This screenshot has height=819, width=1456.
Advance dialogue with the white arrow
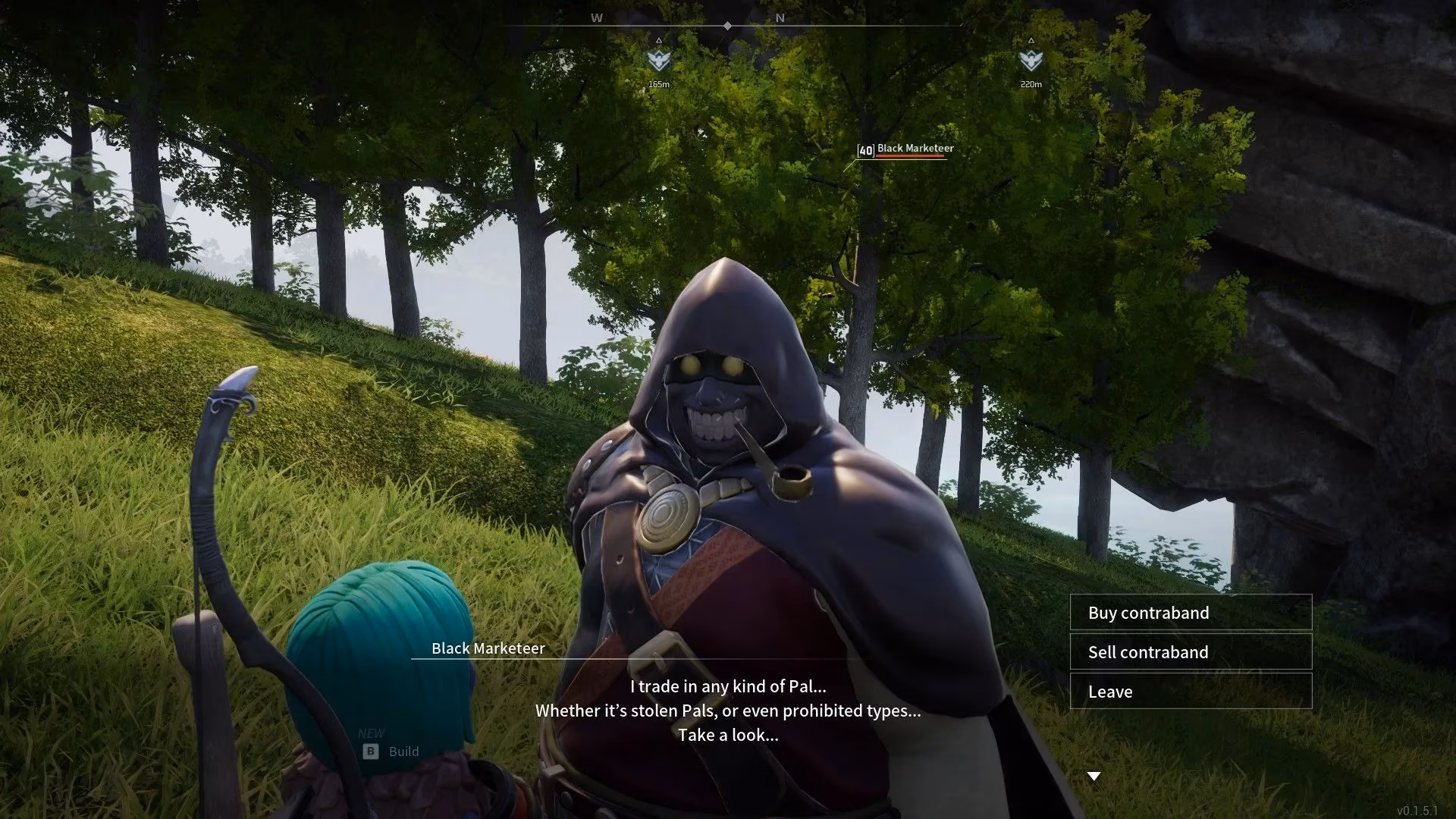point(1094,776)
